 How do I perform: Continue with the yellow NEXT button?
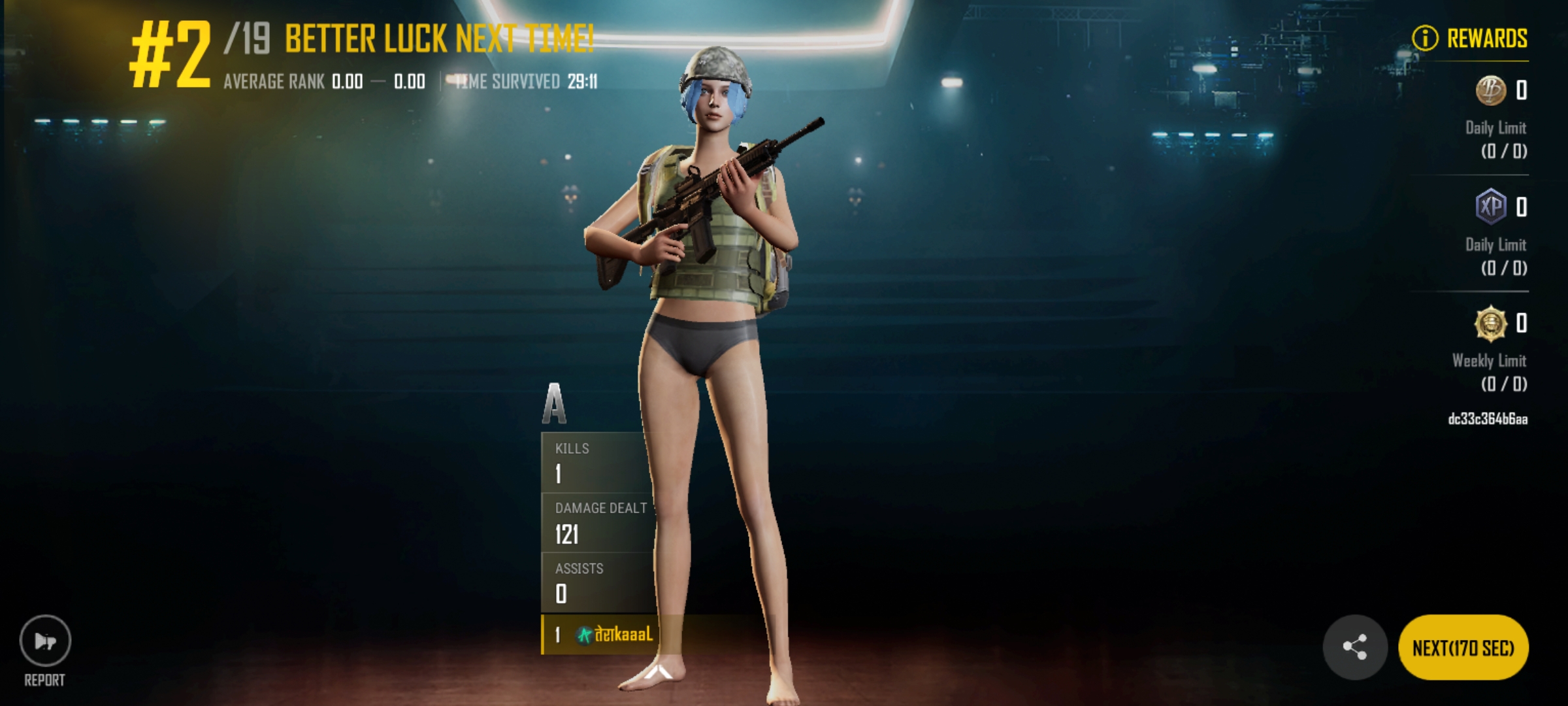point(1463,648)
